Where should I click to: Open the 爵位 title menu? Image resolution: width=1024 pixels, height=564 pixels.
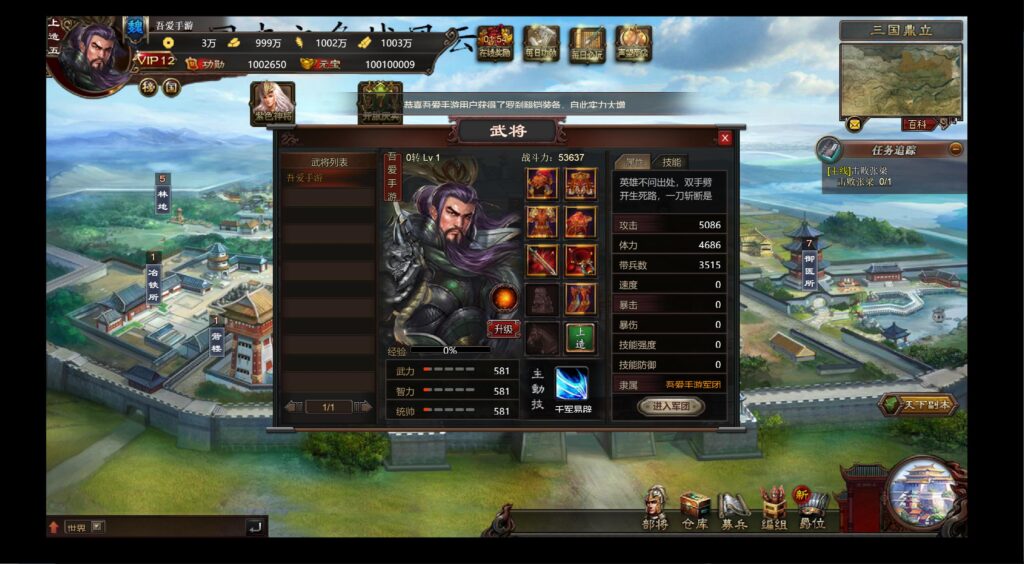point(812,506)
